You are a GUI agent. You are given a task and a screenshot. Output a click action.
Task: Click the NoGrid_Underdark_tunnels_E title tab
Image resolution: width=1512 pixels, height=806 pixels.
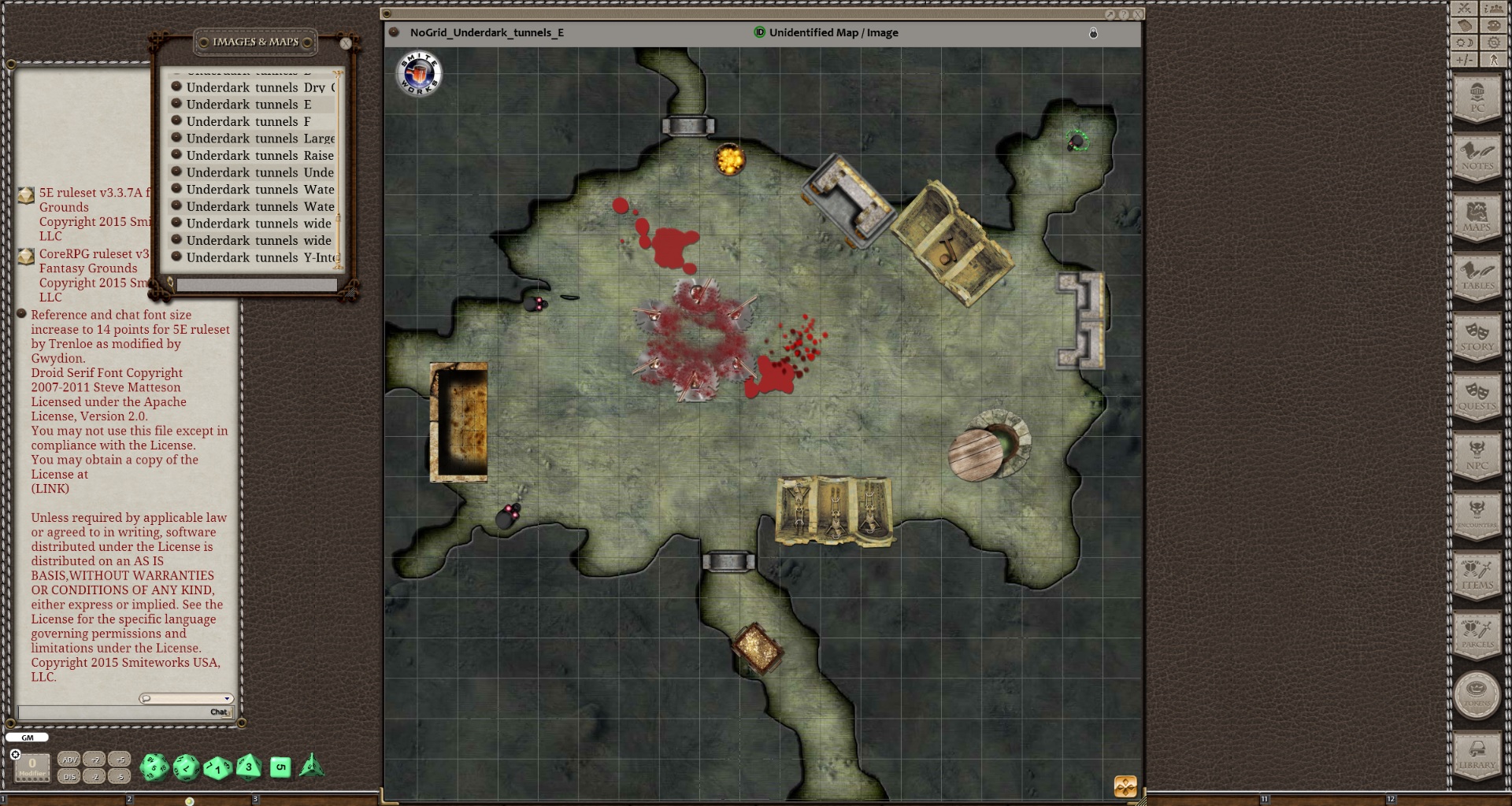coord(485,33)
